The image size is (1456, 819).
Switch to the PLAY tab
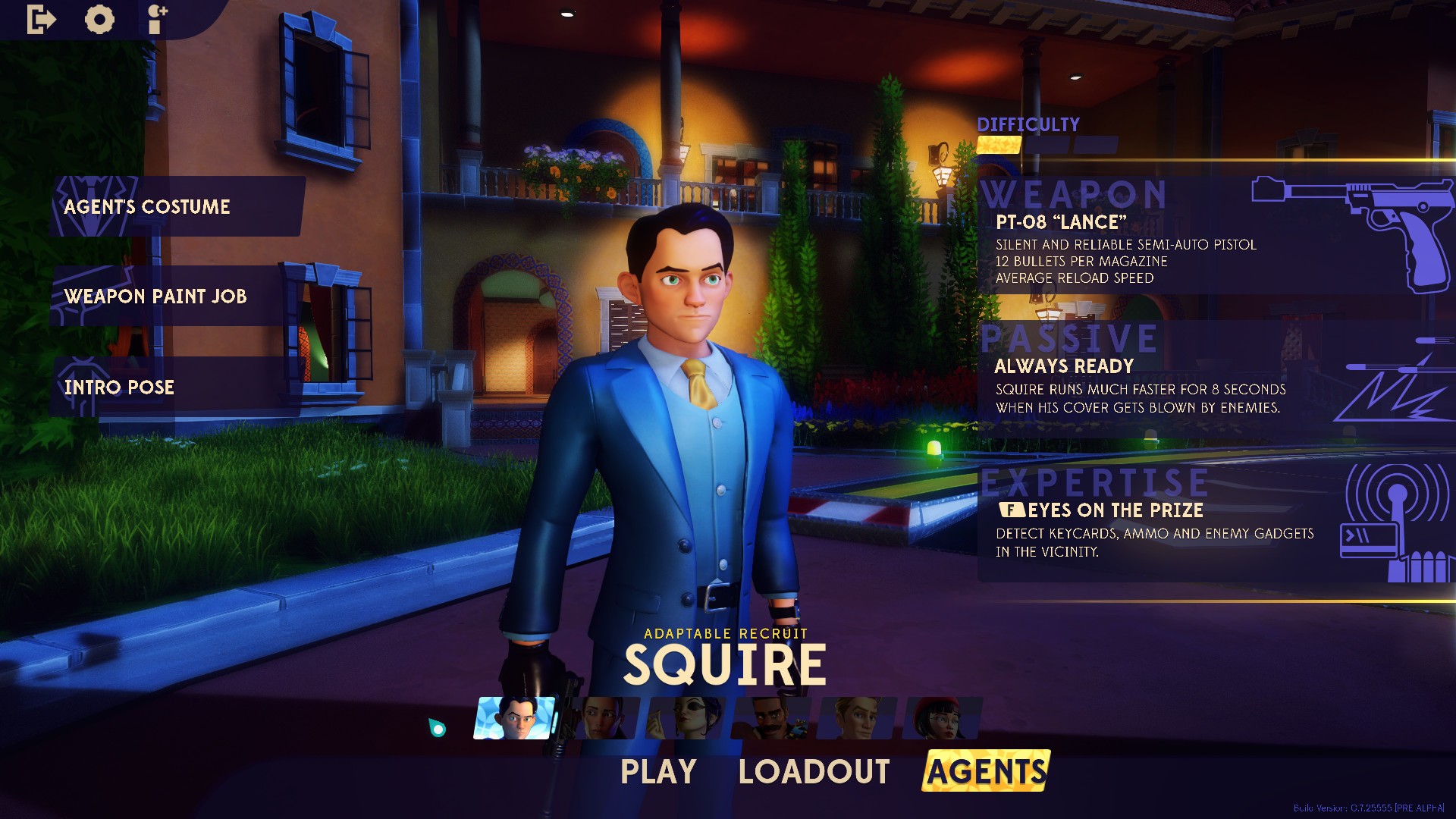pyautogui.click(x=657, y=771)
